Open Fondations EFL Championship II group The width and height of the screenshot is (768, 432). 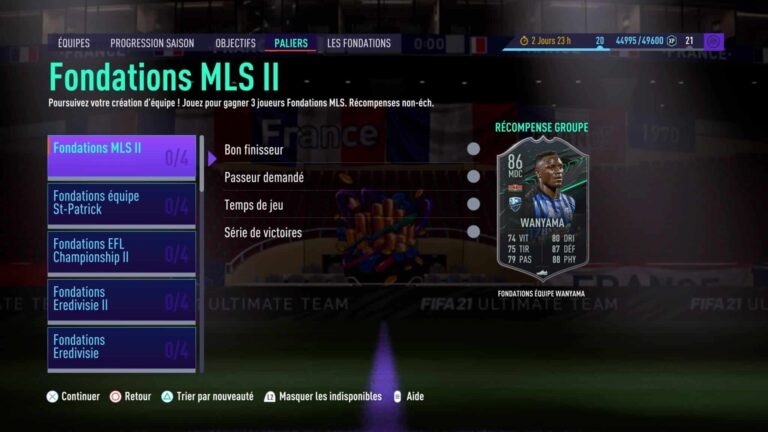pyautogui.click(x=122, y=253)
